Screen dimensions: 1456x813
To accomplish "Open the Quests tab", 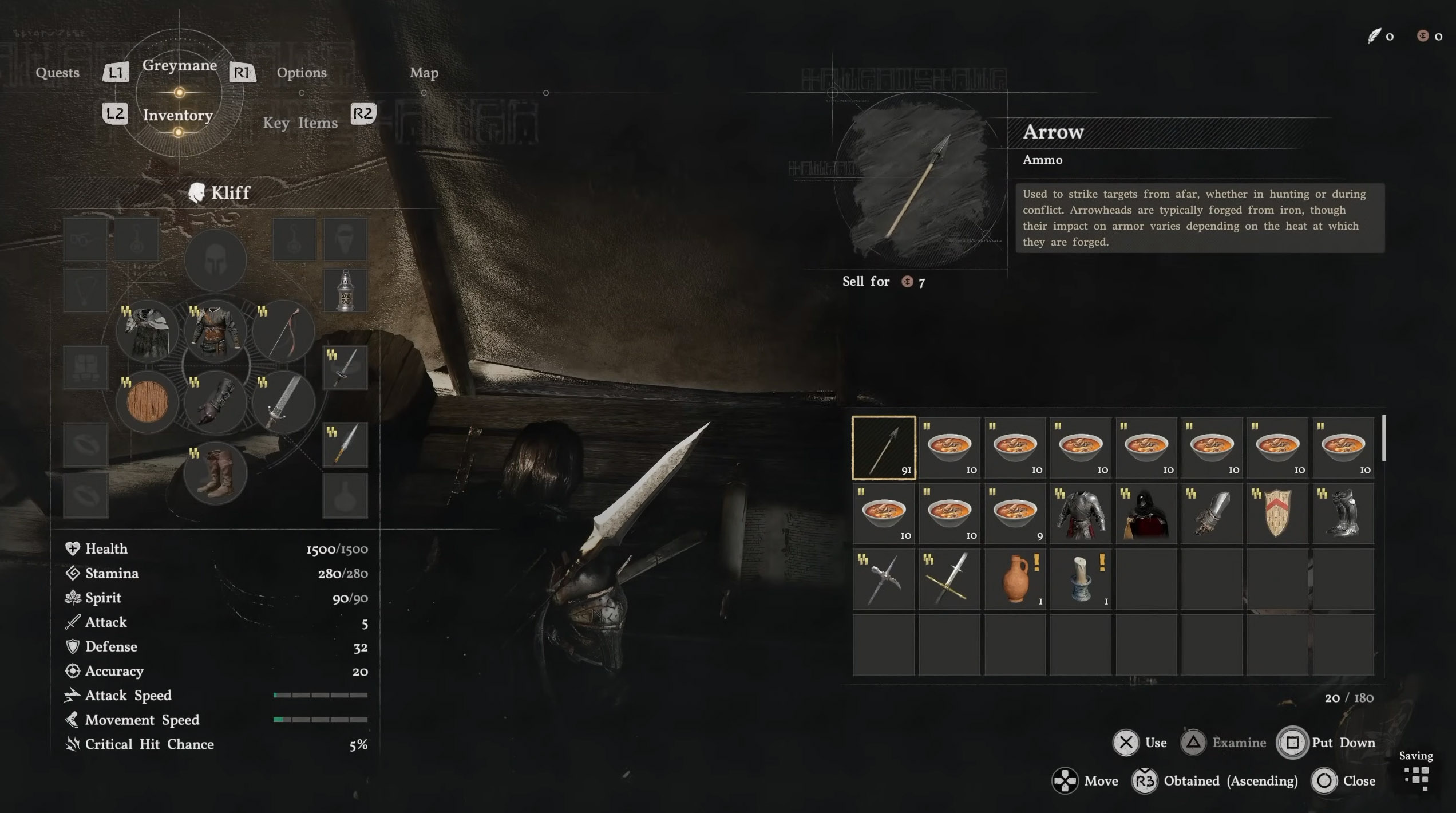I will tap(57, 73).
